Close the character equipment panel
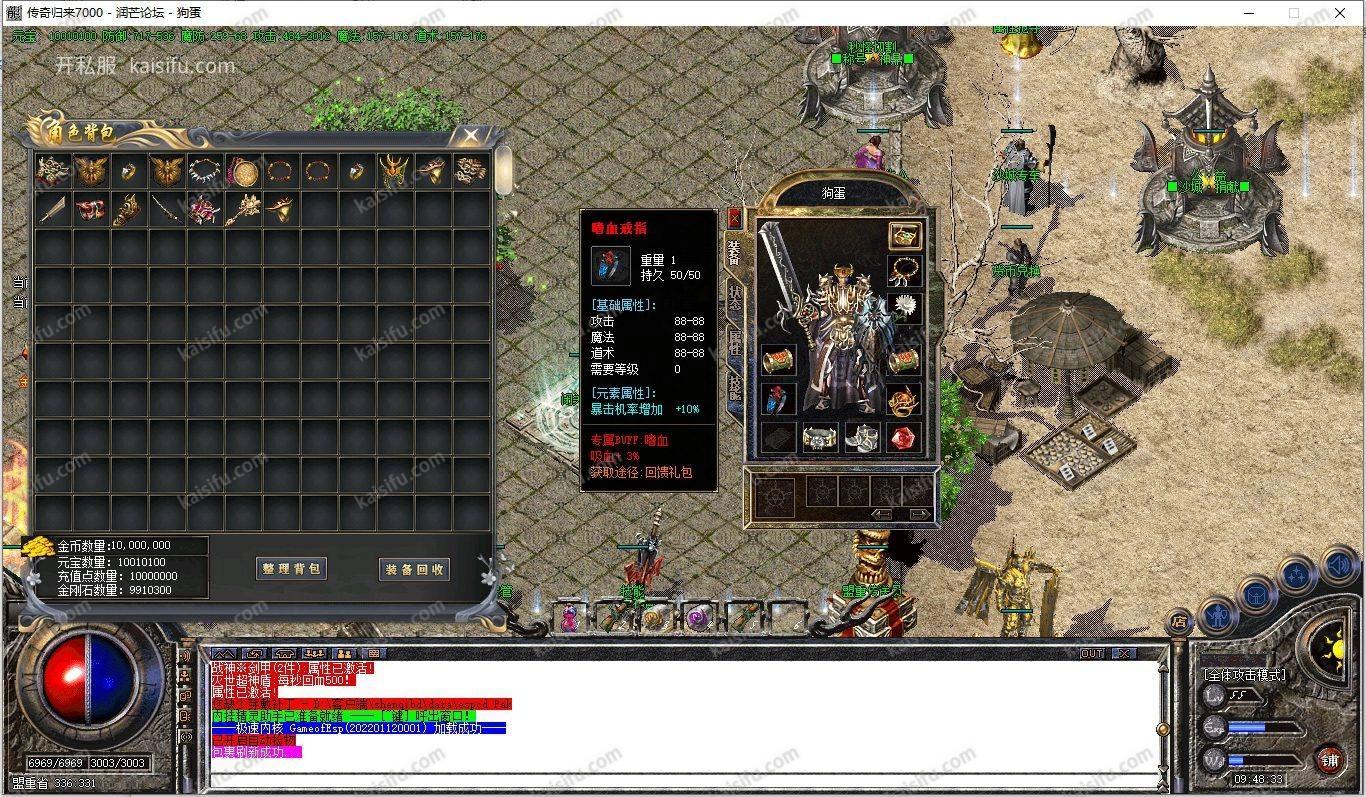Viewport: 1366px width, 797px height. pos(734,218)
